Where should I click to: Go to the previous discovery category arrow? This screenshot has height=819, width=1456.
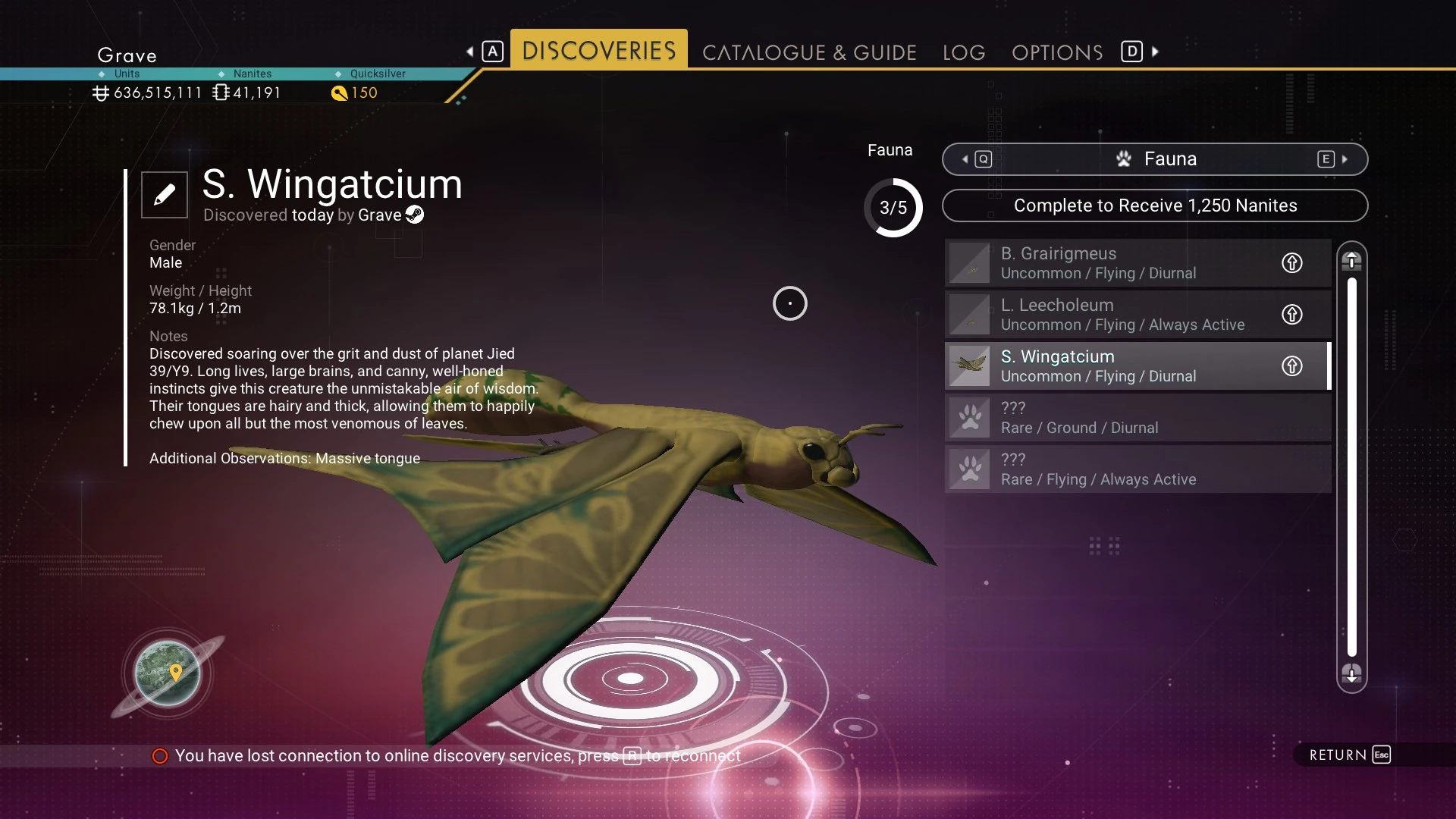[965, 159]
